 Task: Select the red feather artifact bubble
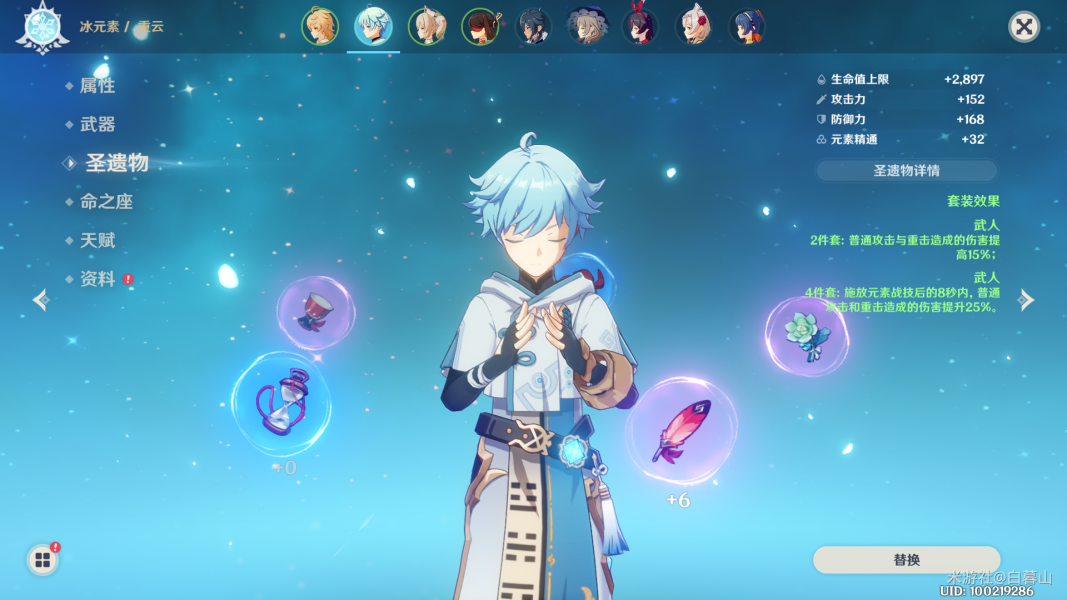tap(681, 430)
